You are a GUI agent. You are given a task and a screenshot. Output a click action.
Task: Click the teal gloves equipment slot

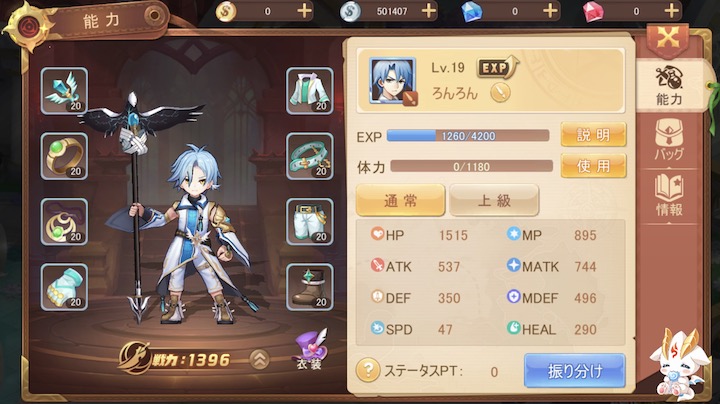click(64, 287)
